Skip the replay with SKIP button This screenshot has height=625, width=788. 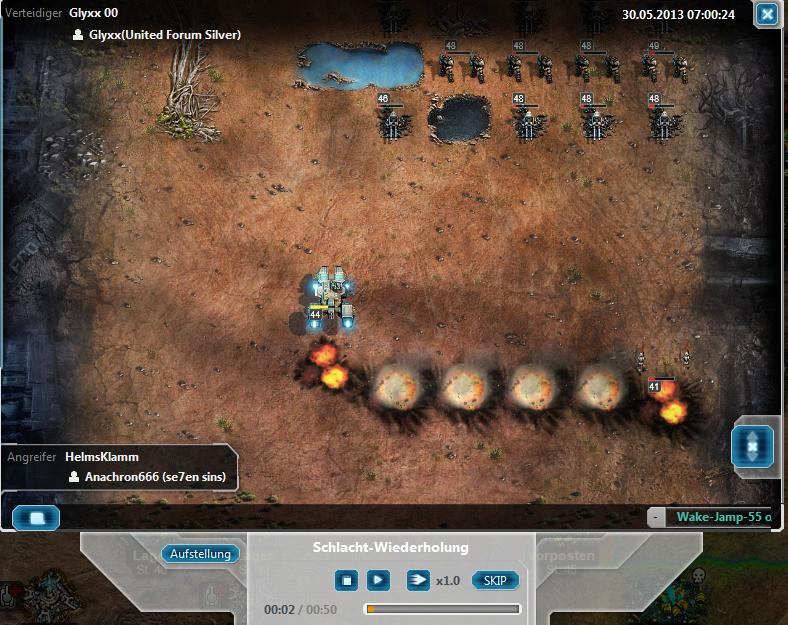495,580
